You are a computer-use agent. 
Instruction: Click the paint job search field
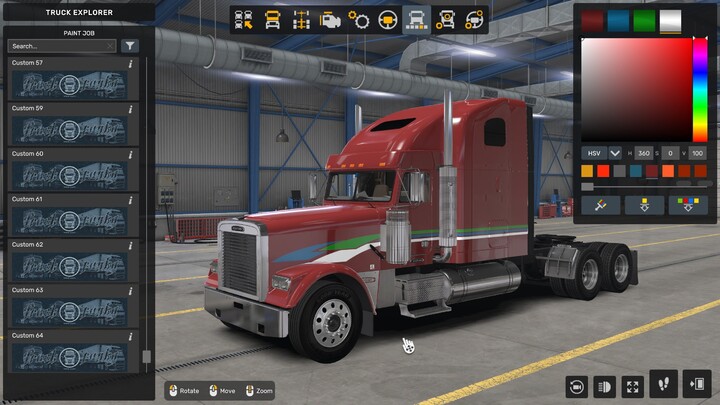(x=62, y=46)
